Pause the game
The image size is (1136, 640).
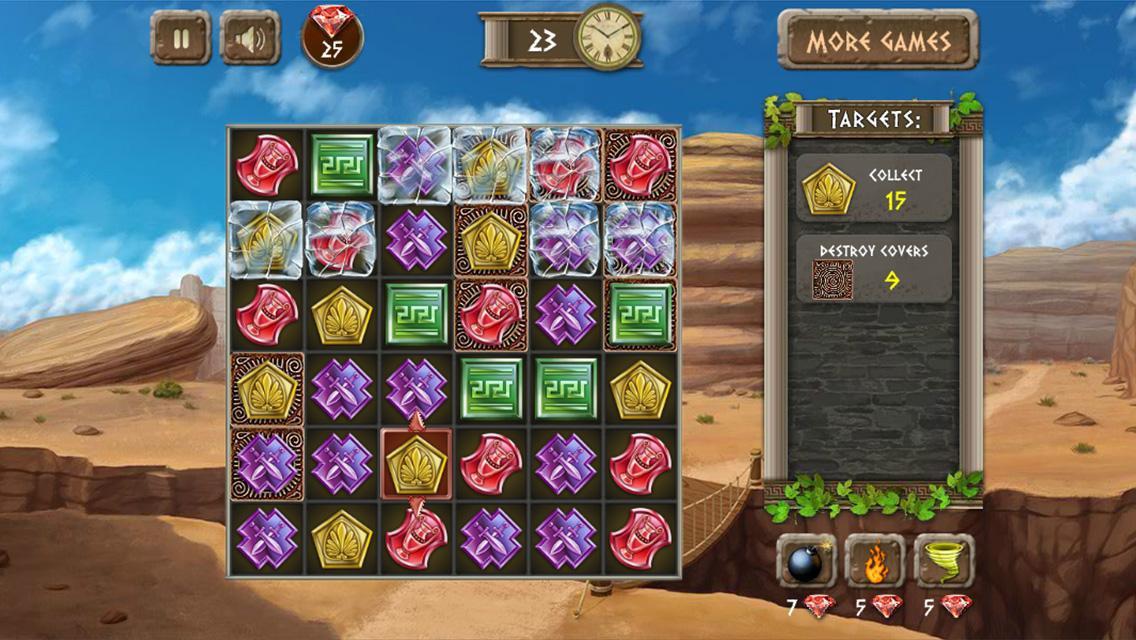tap(181, 38)
